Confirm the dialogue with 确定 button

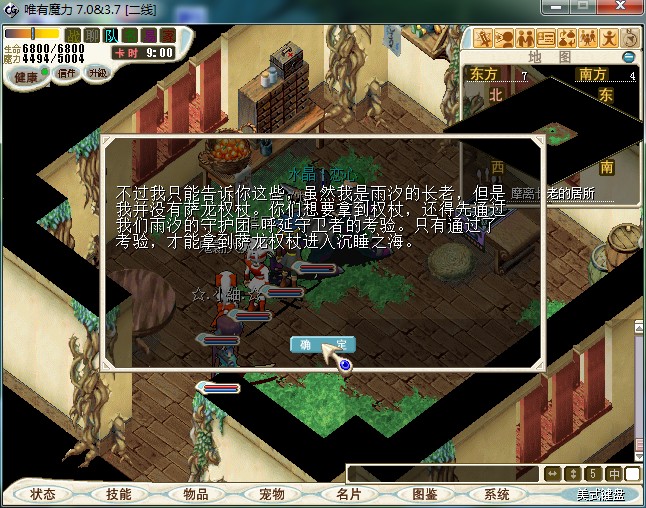click(x=322, y=344)
